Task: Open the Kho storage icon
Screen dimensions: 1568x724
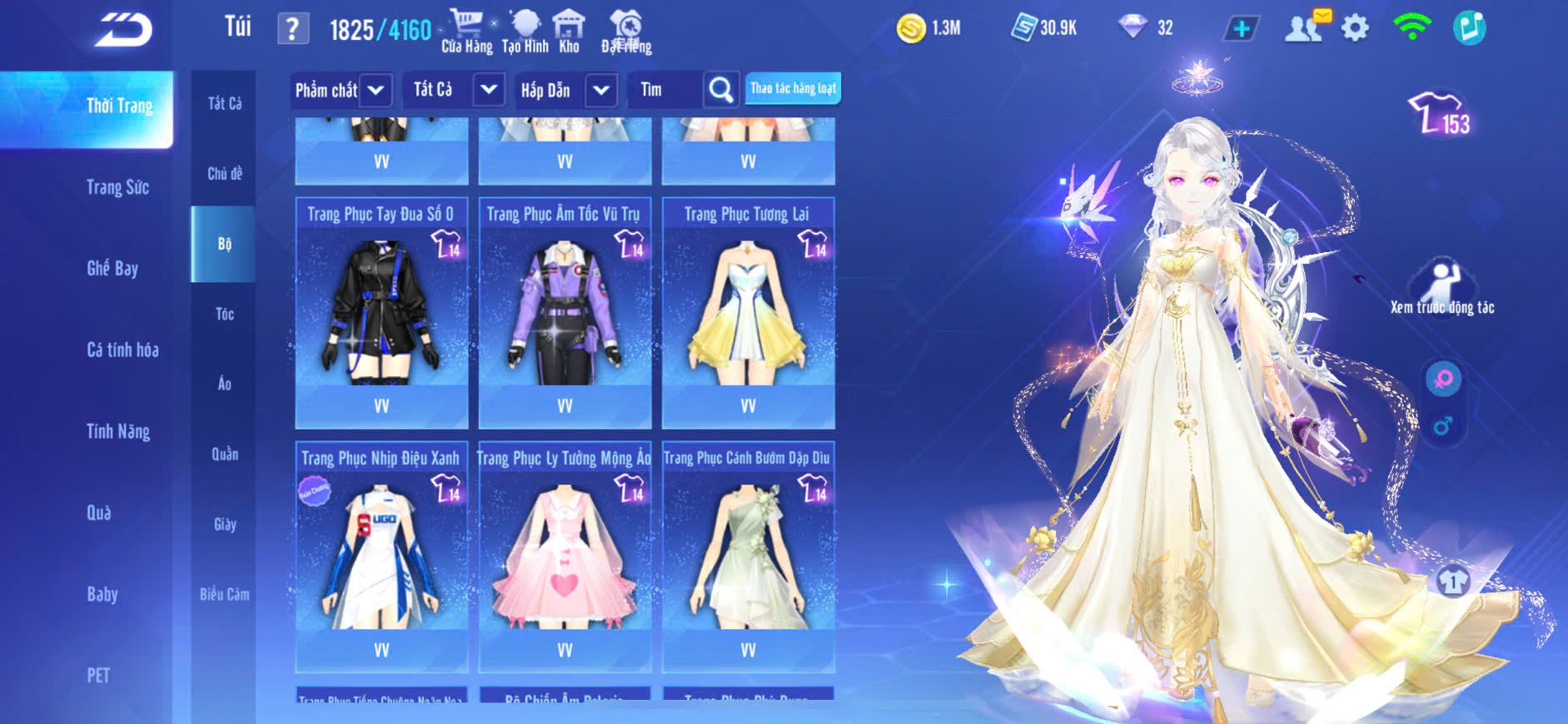Action: pyautogui.click(x=569, y=32)
